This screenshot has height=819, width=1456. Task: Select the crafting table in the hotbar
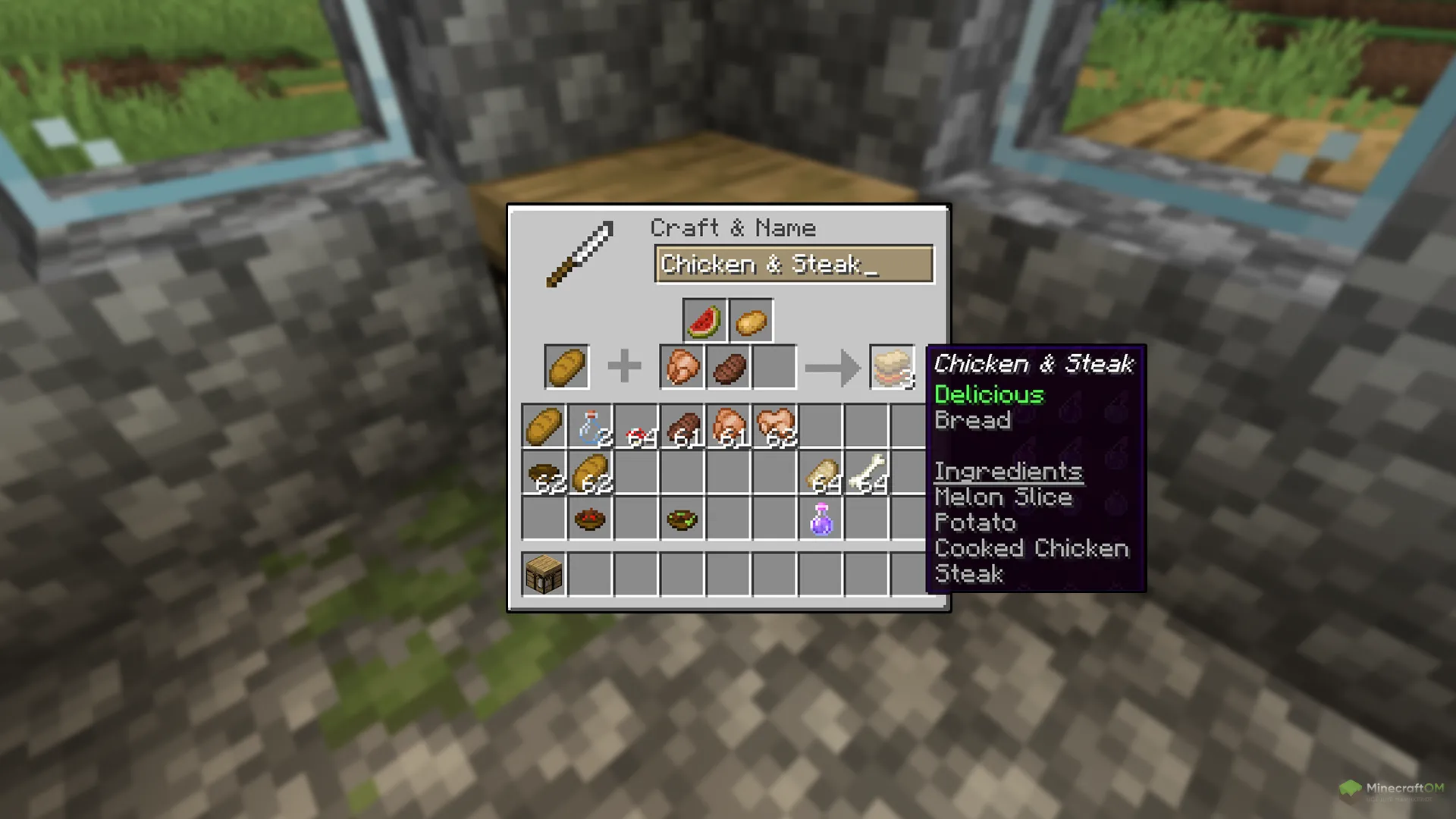click(x=544, y=573)
